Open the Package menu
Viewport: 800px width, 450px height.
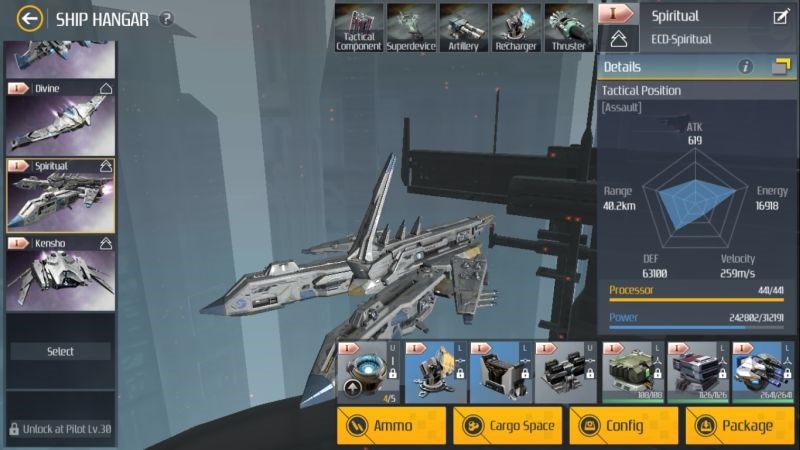(x=739, y=425)
